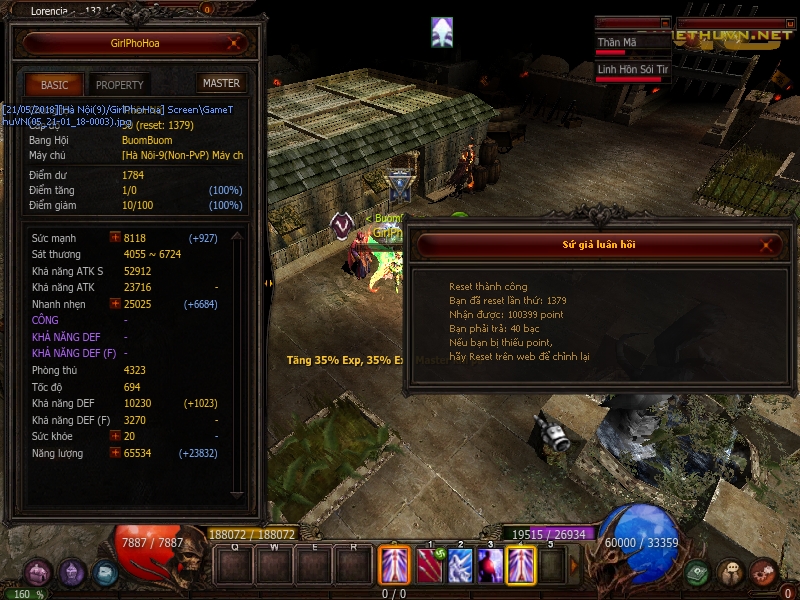Open the green book menu icon
This screenshot has height=600, width=800.
699,573
